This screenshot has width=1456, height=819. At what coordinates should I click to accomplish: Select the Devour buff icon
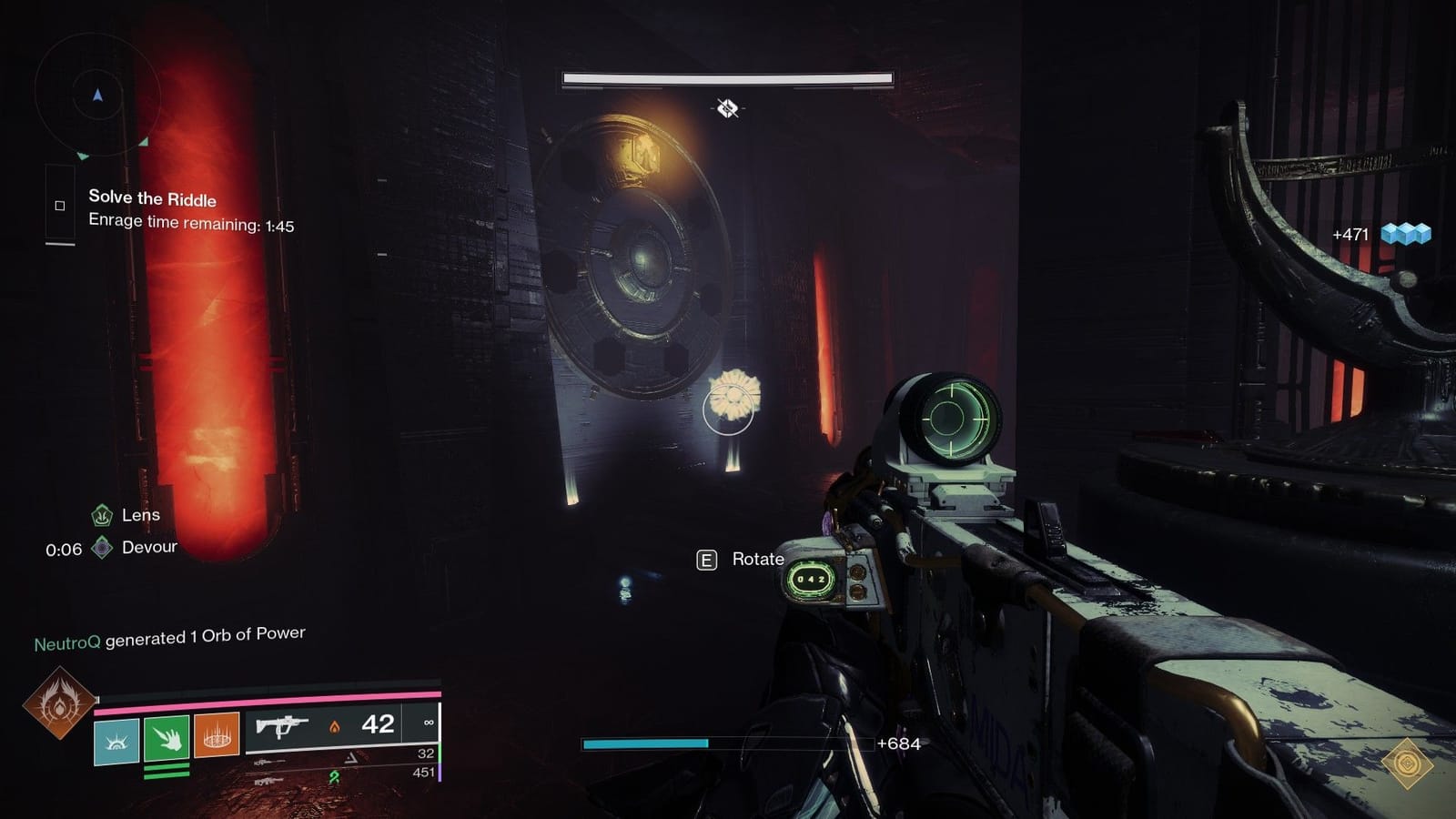coord(101,547)
